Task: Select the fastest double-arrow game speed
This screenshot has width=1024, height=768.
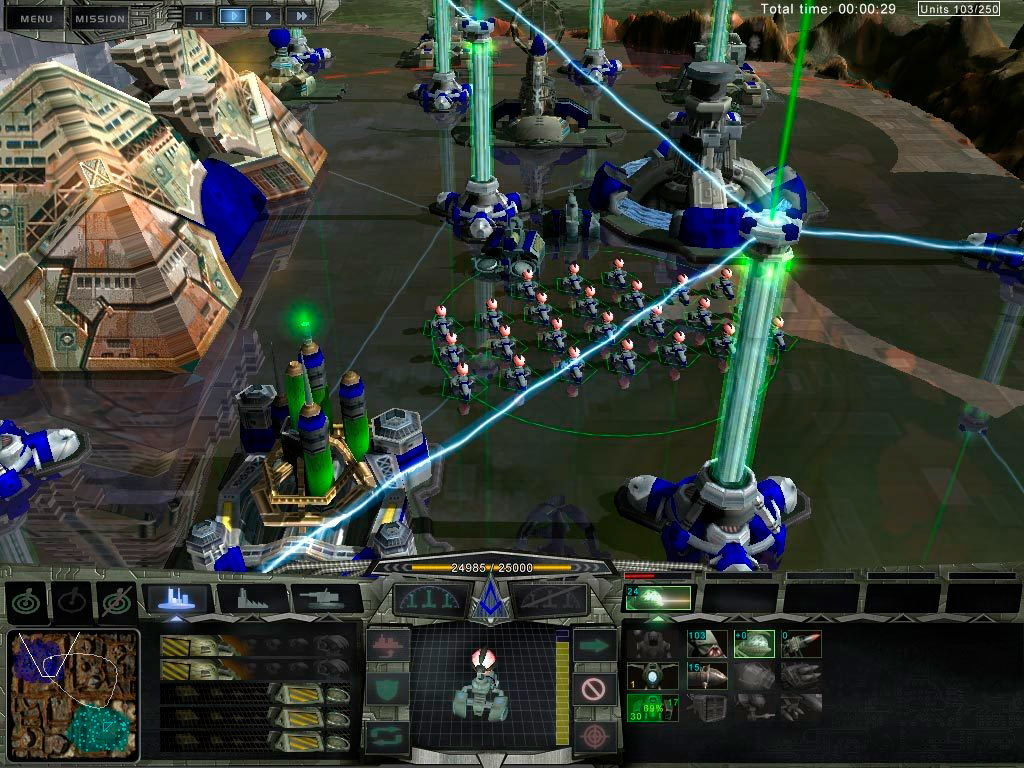Action: [x=298, y=16]
